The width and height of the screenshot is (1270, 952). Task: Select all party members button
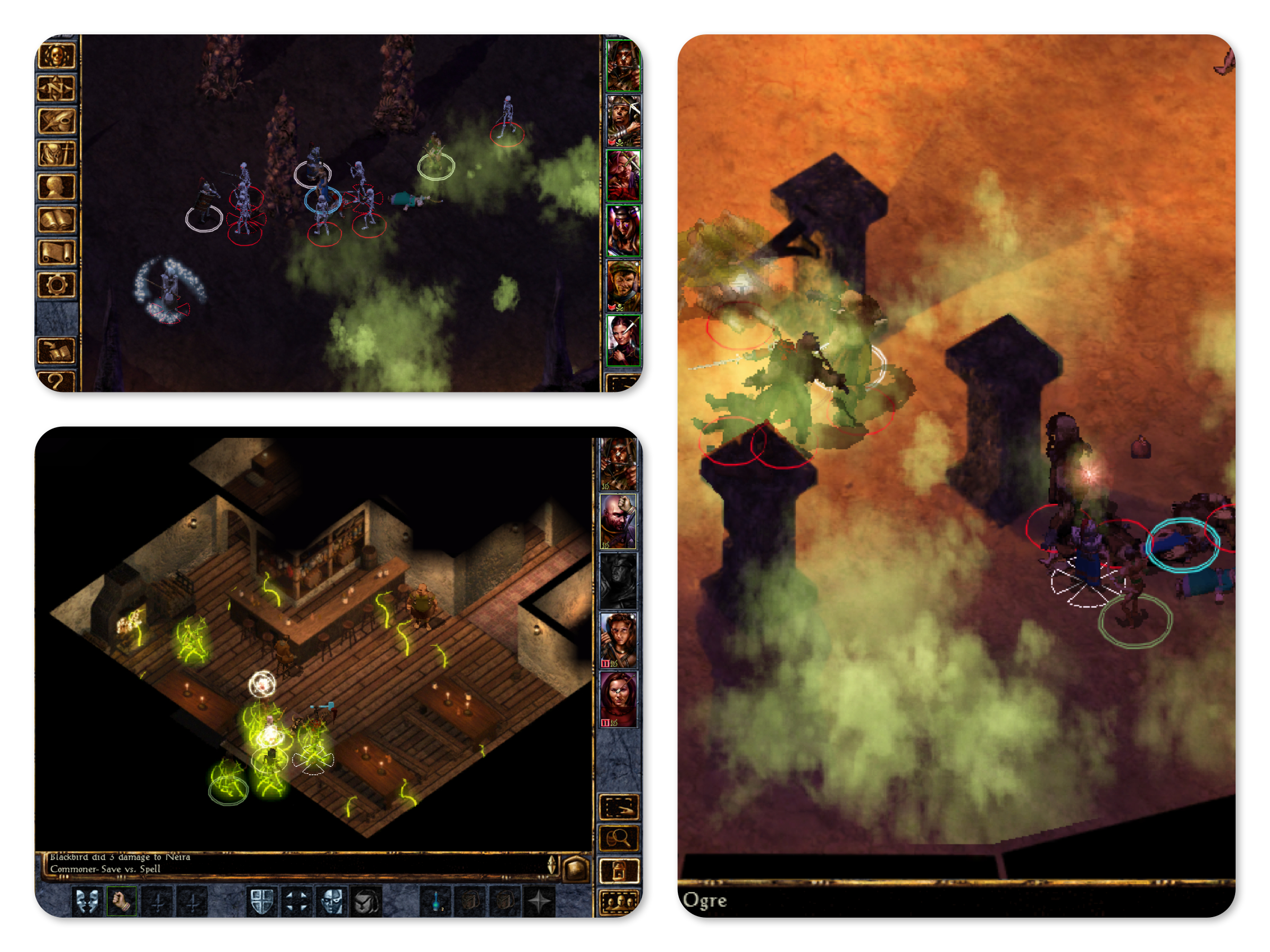pos(619,902)
